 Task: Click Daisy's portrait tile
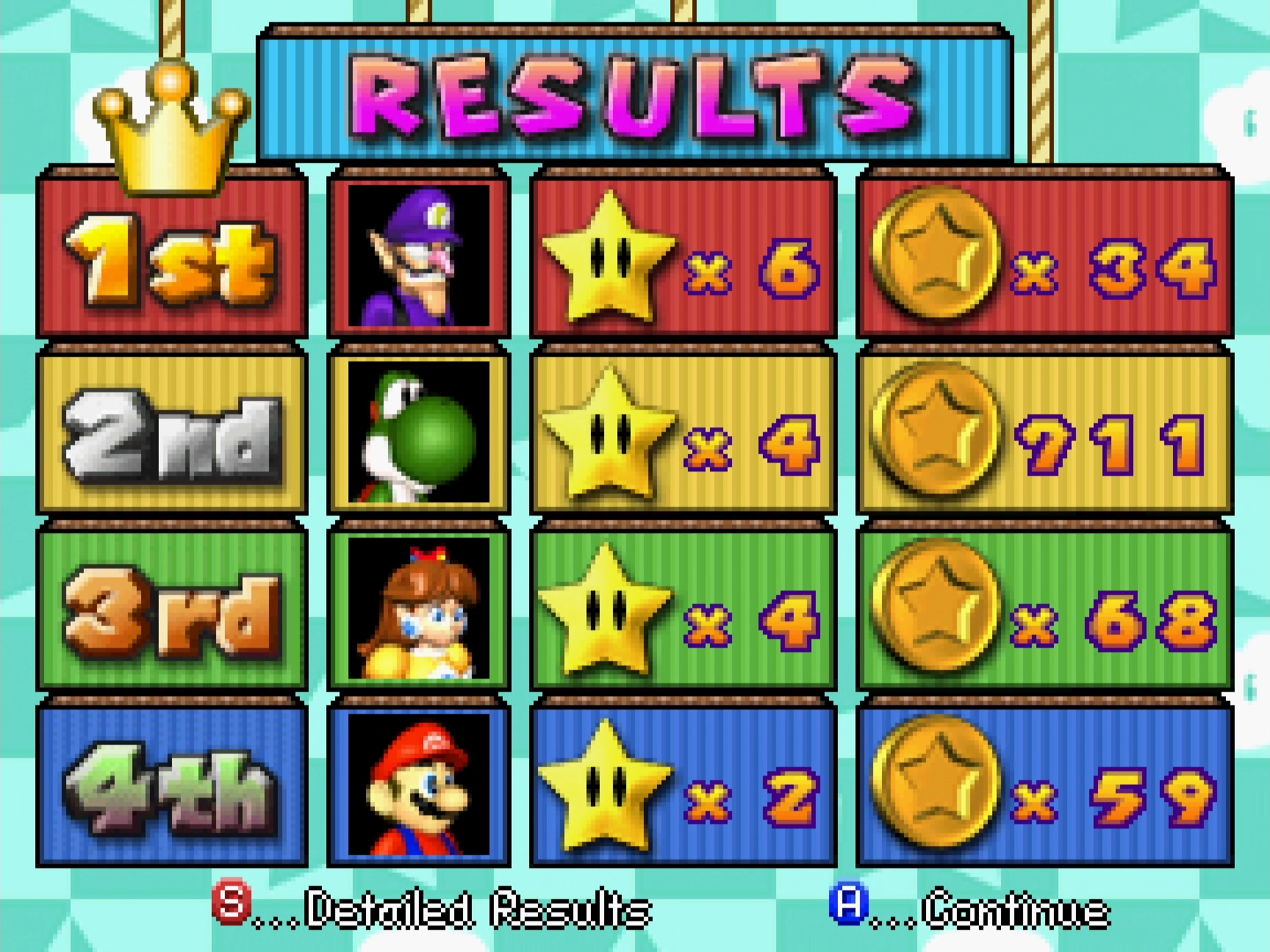pyautogui.click(x=418, y=607)
